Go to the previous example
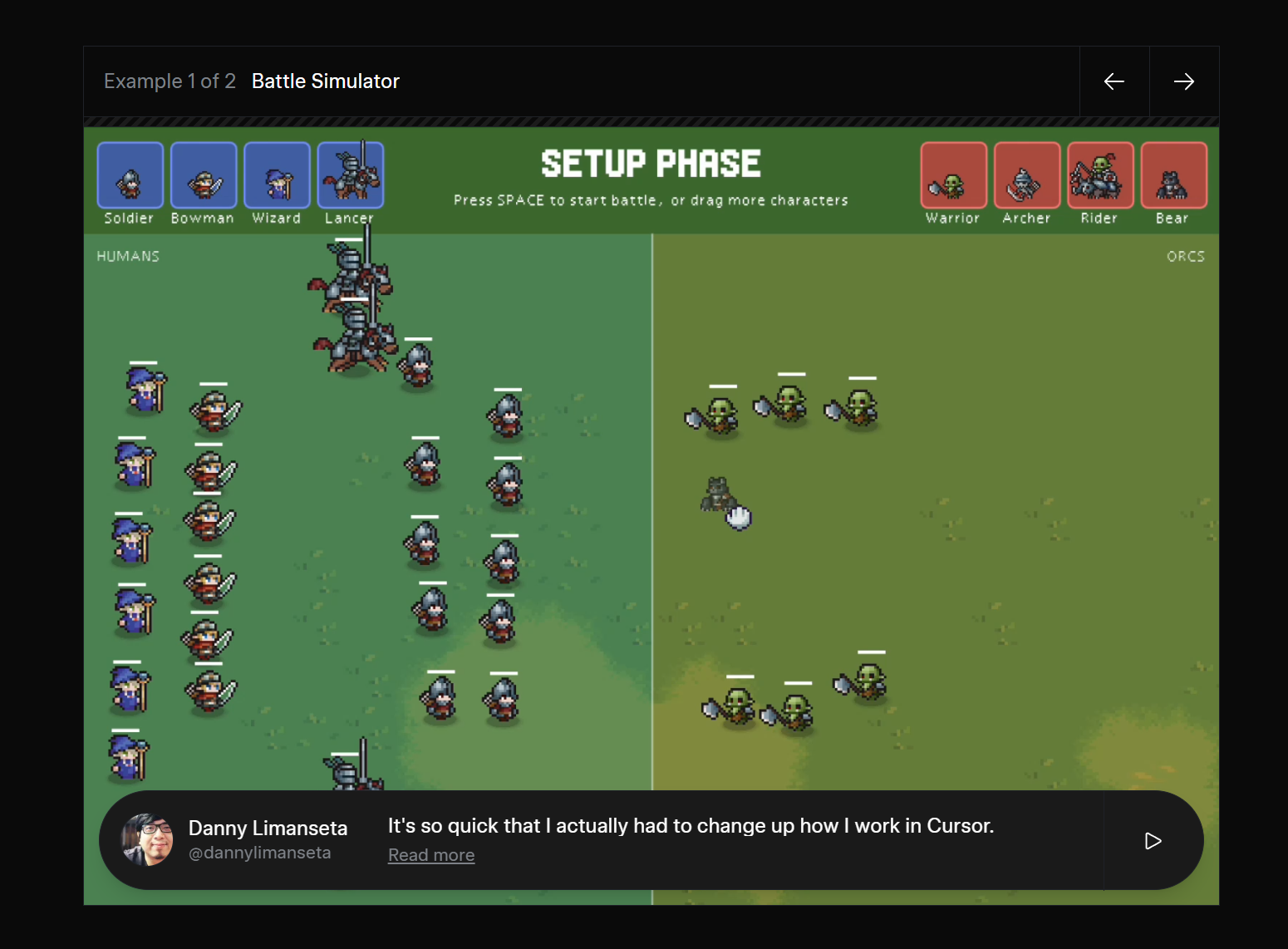 1114,81
